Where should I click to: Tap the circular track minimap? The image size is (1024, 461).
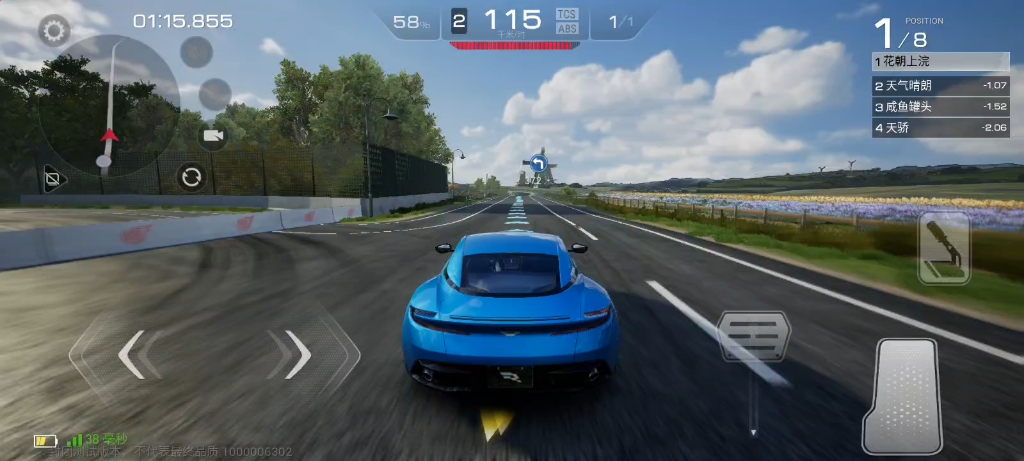(108, 105)
